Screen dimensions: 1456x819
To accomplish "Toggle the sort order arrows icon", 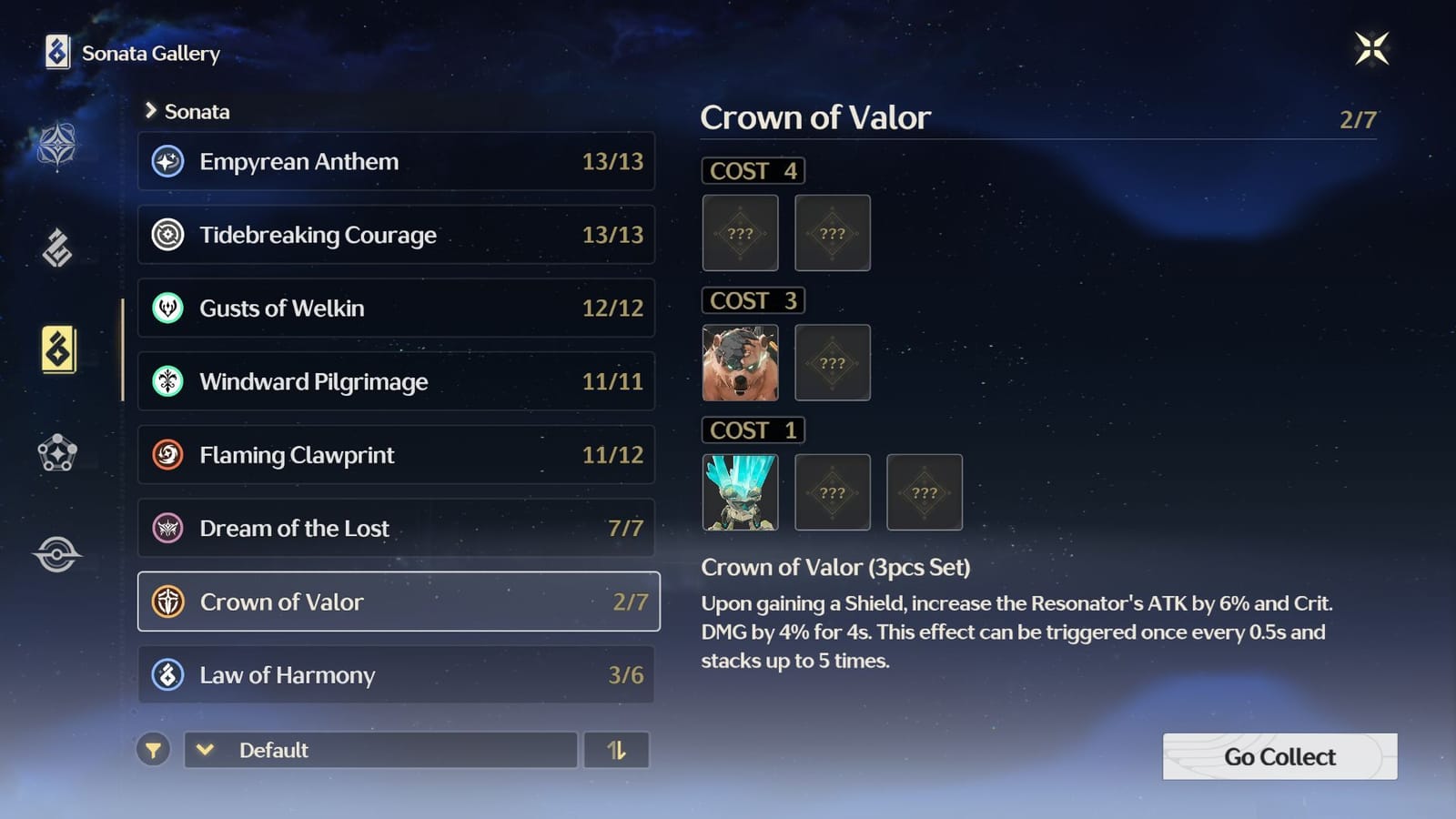I will [617, 751].
